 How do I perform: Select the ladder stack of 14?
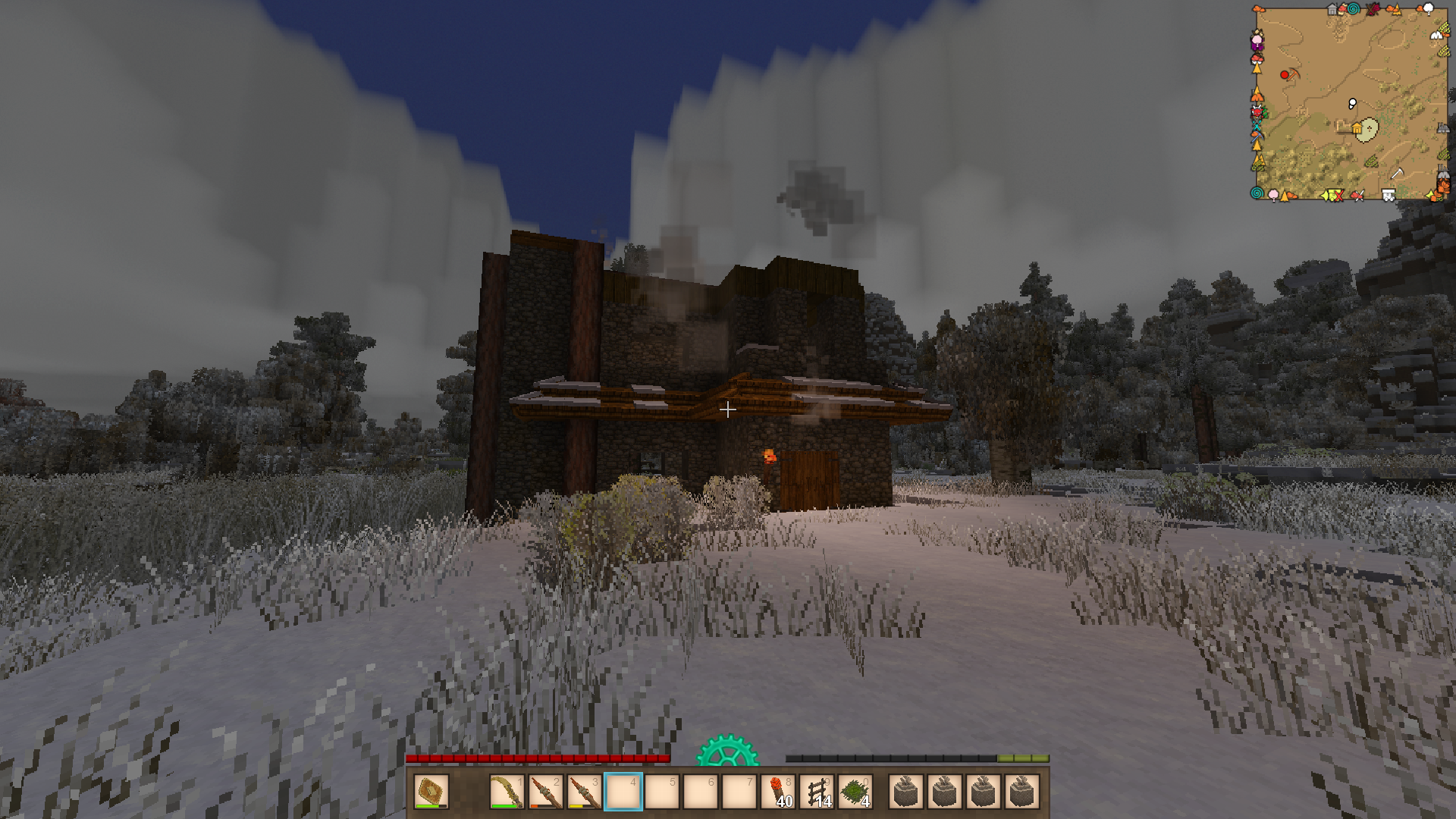[817, 792]
